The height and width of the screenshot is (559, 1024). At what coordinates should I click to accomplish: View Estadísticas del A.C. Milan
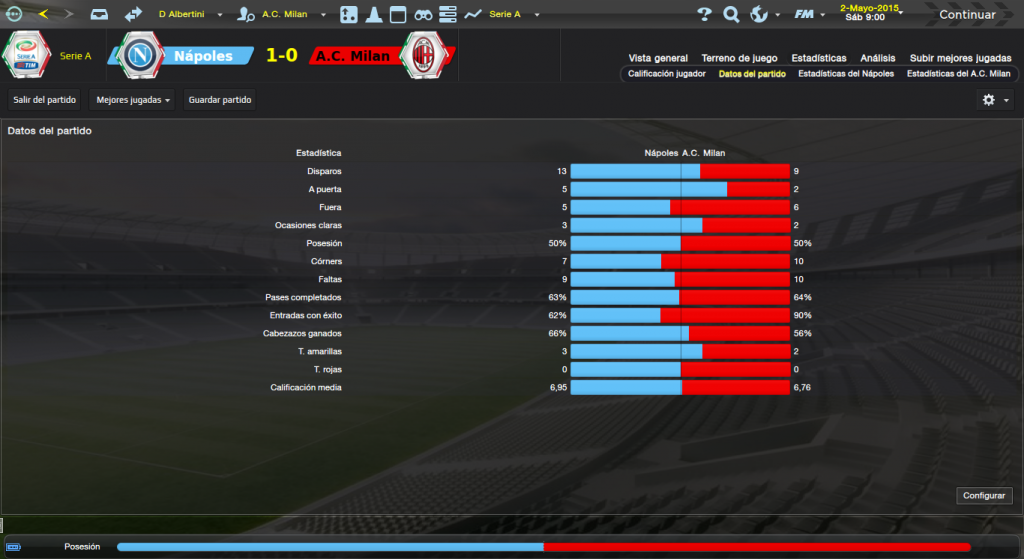coord(958,74)
